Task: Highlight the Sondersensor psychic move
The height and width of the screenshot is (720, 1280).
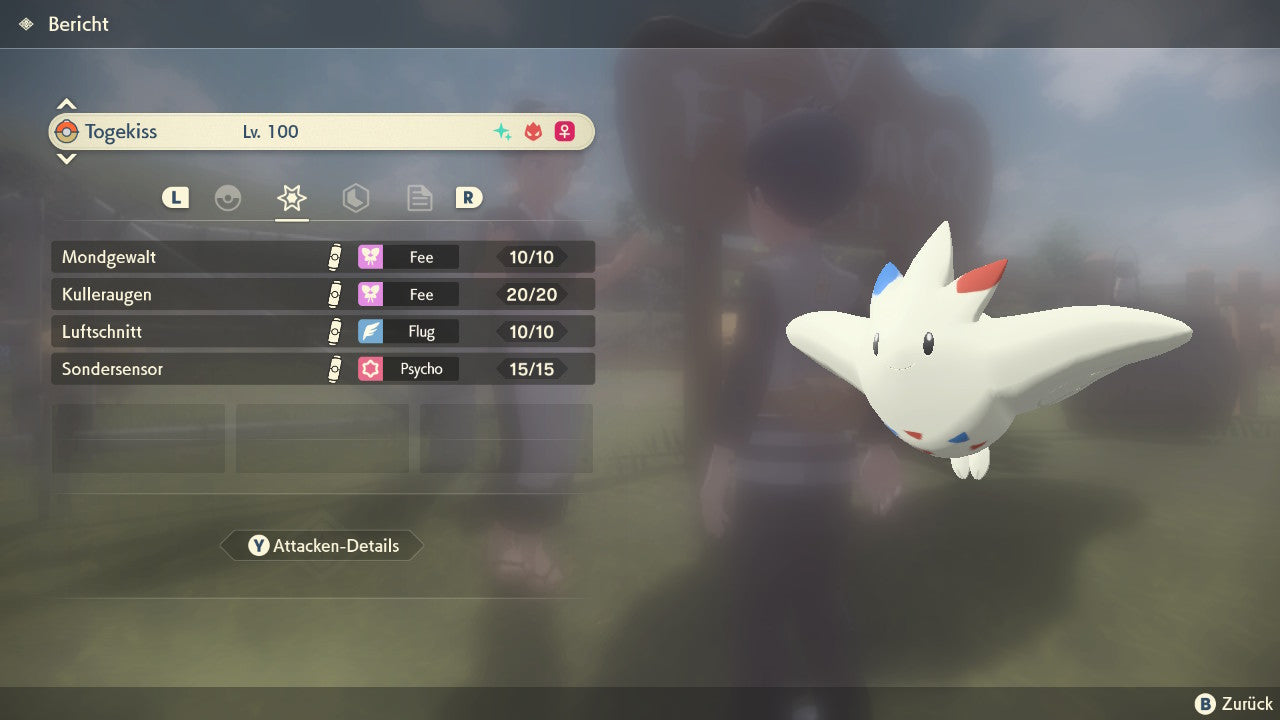Action: (x=322, y=369)
